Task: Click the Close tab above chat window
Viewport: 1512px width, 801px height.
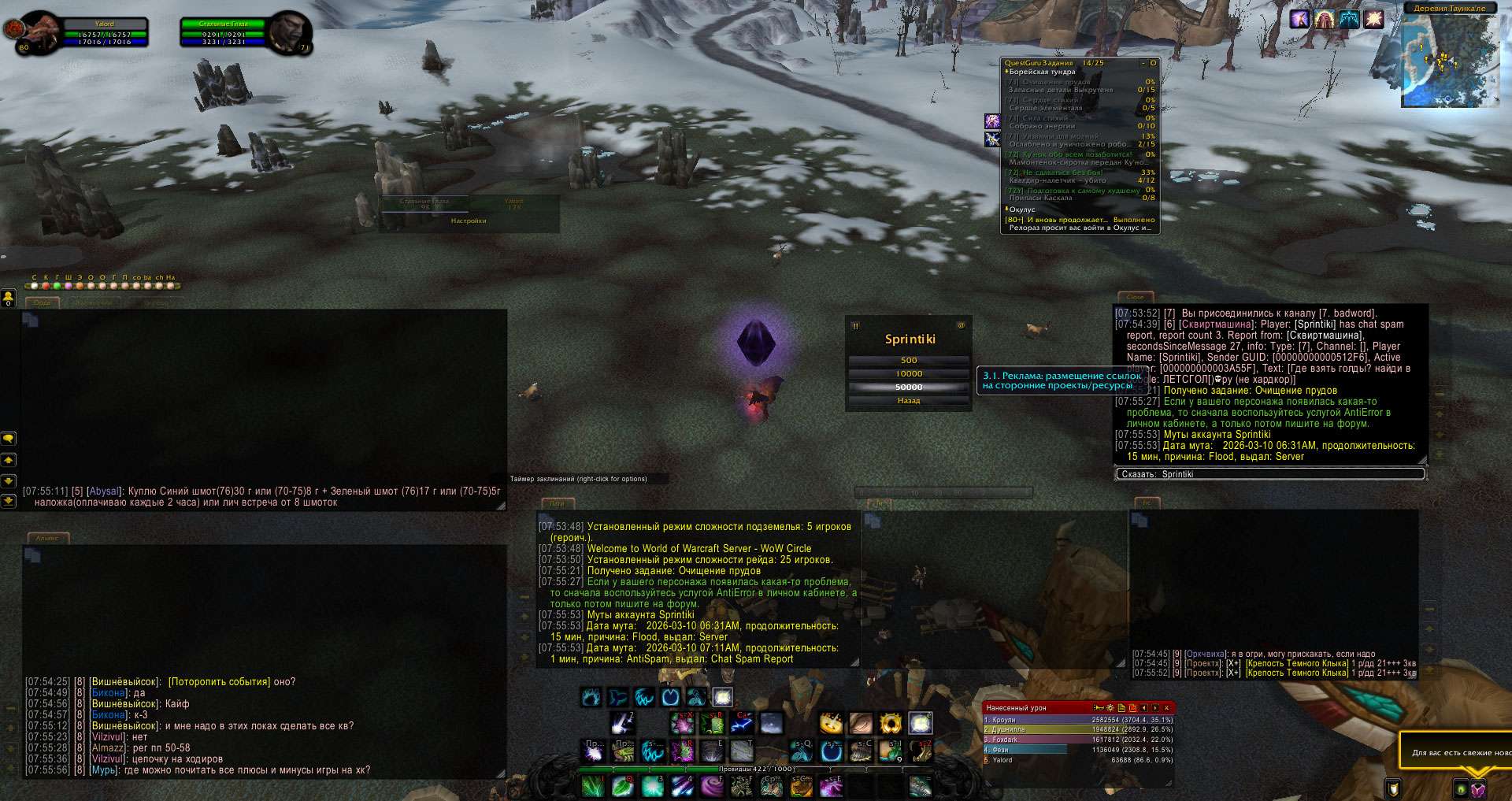Action: [x=1135, y=297]
